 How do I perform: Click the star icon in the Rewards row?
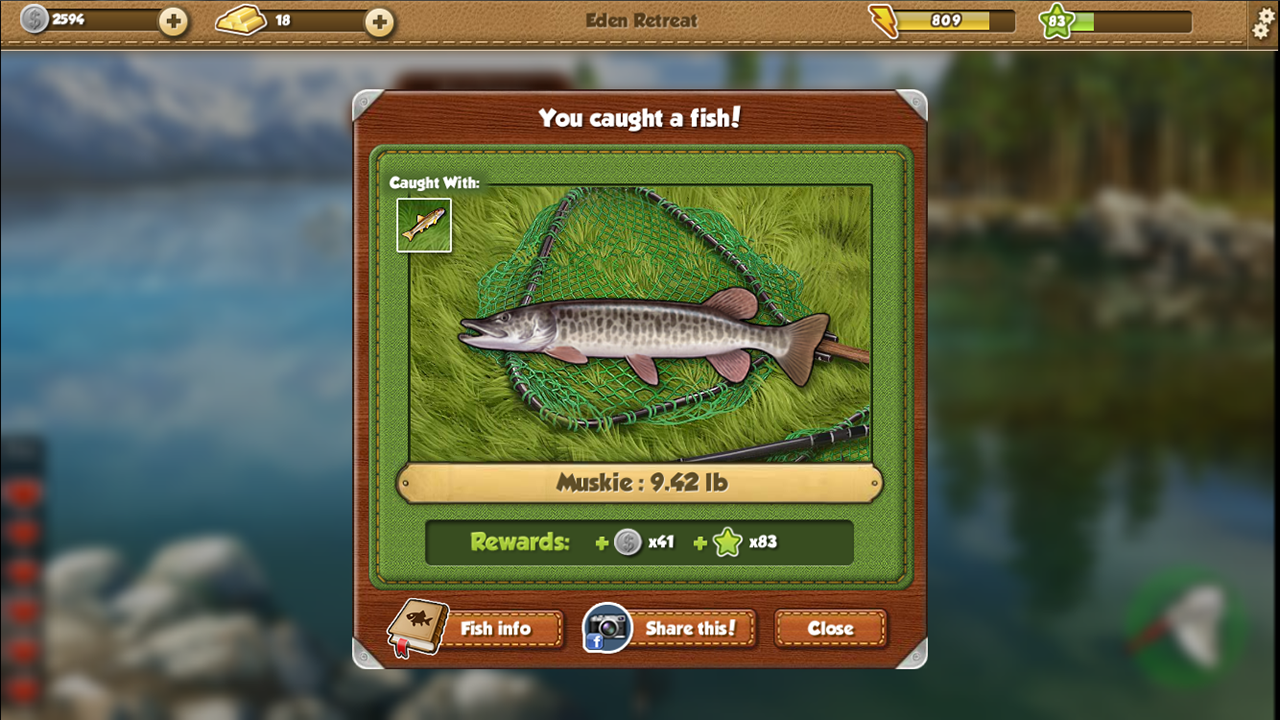tap(729, 543)
